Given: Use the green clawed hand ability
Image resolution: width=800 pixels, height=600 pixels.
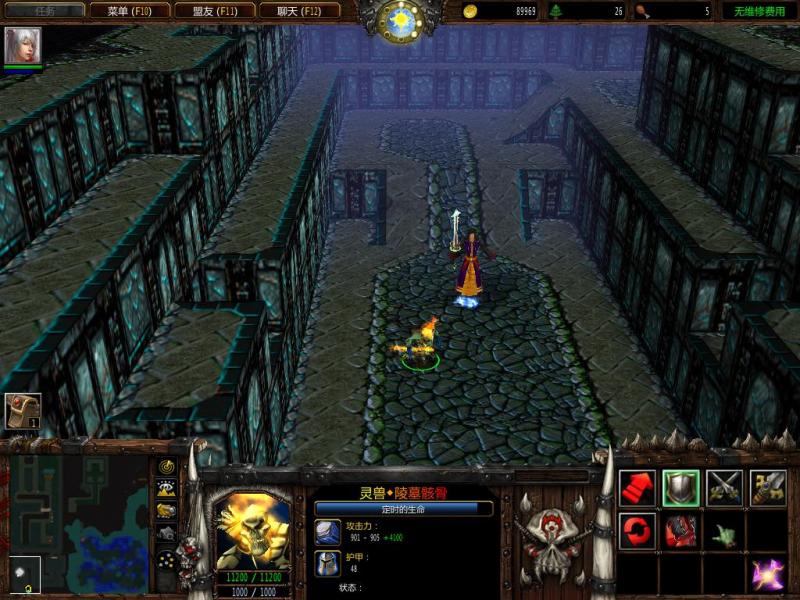Looking at the screenshot, I should coord(725,531).
